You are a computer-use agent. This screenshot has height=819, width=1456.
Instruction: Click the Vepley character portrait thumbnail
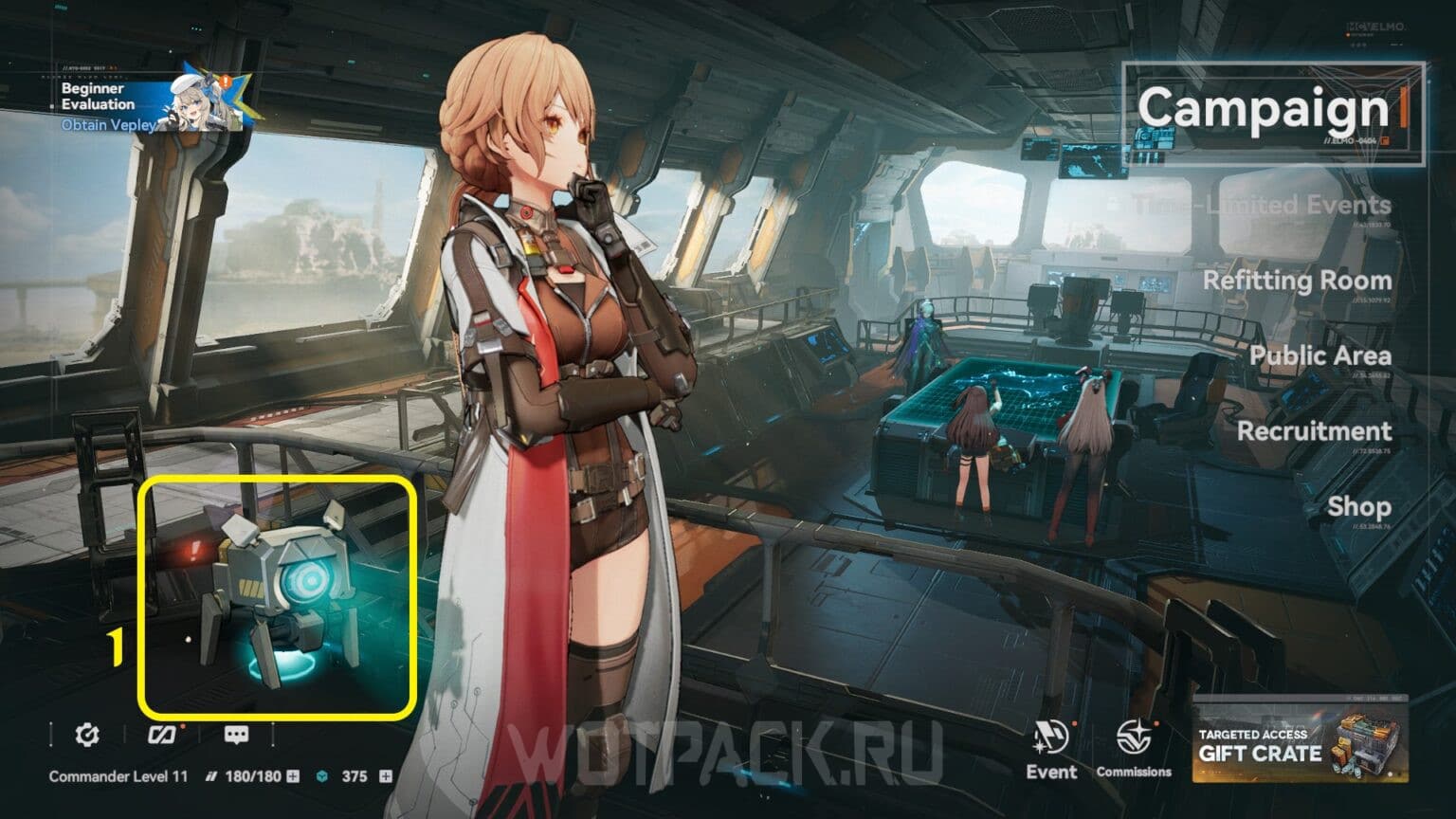[x=192, y=102]
